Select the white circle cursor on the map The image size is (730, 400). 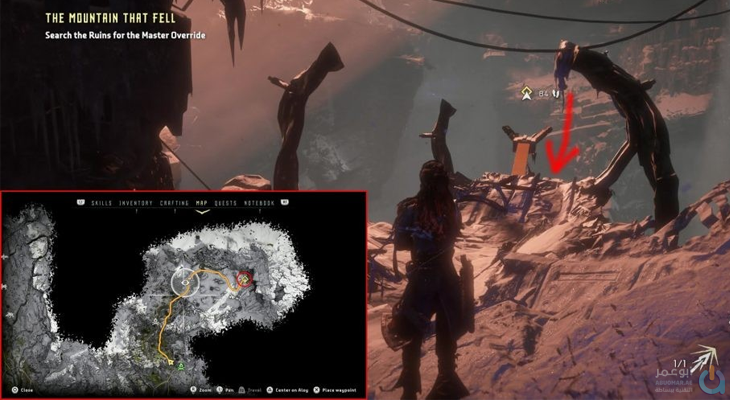point(185,281)
